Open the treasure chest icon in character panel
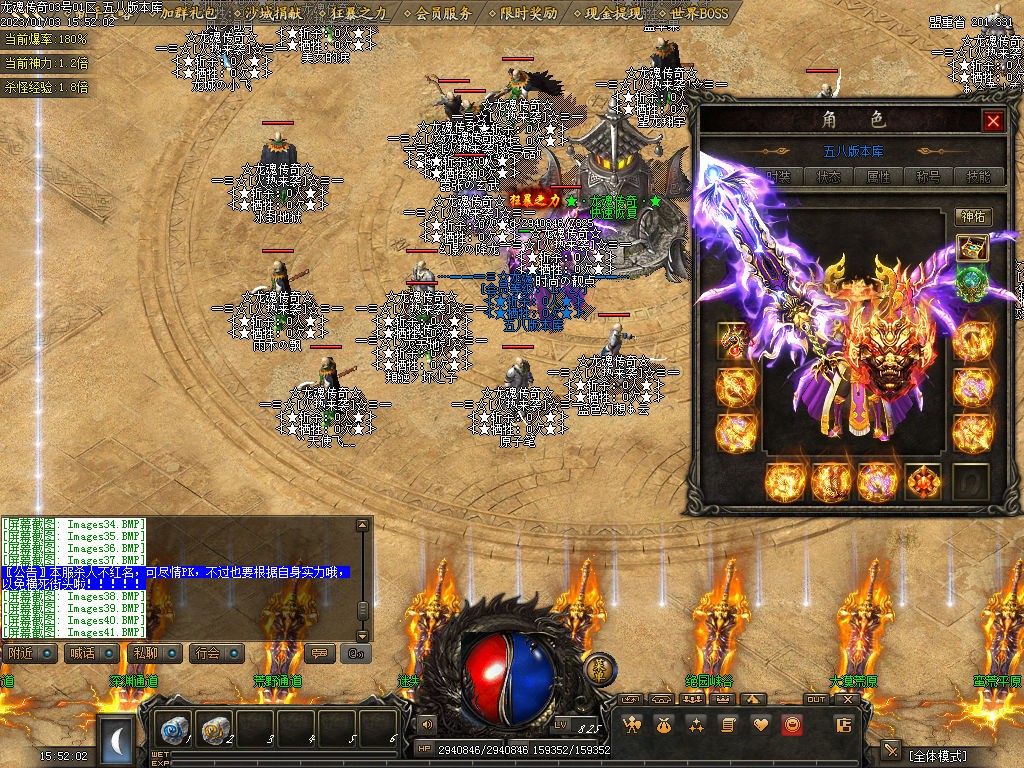Screen dimensions: 1024x768 [972, 248]
